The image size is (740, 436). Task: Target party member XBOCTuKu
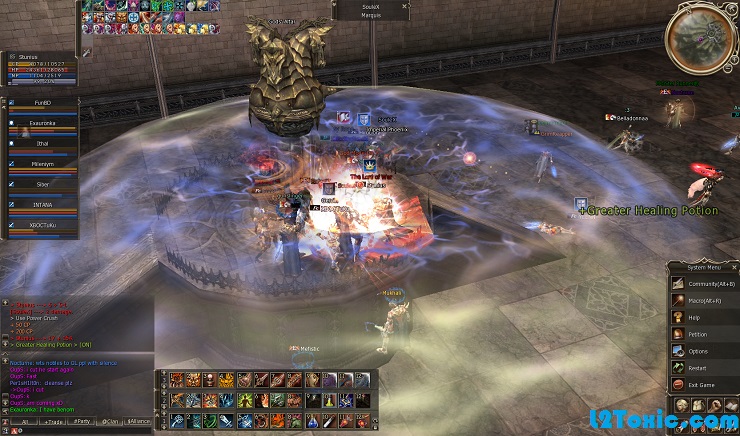click(40, 226)
